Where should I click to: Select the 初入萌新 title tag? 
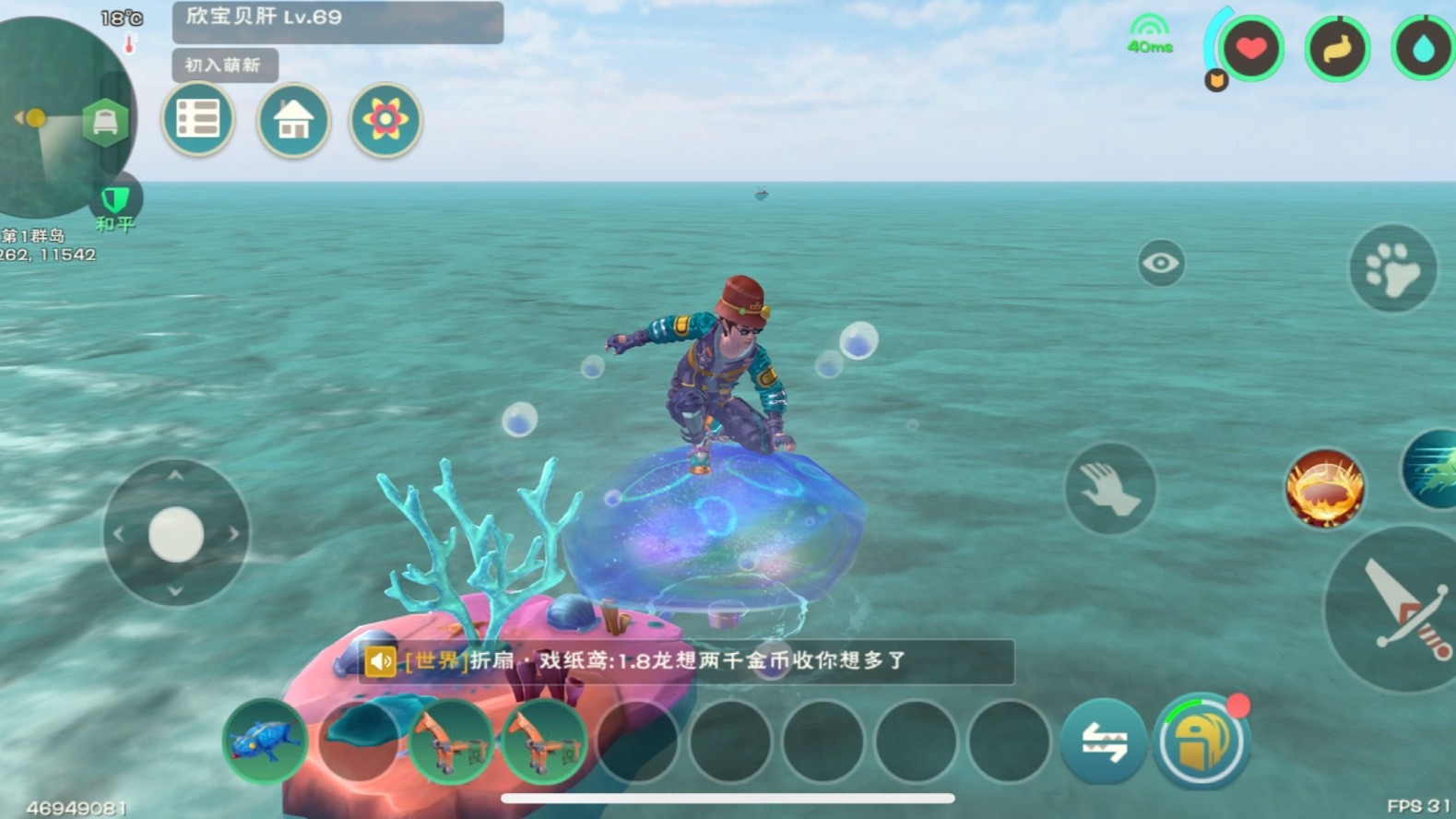[226, 65]
